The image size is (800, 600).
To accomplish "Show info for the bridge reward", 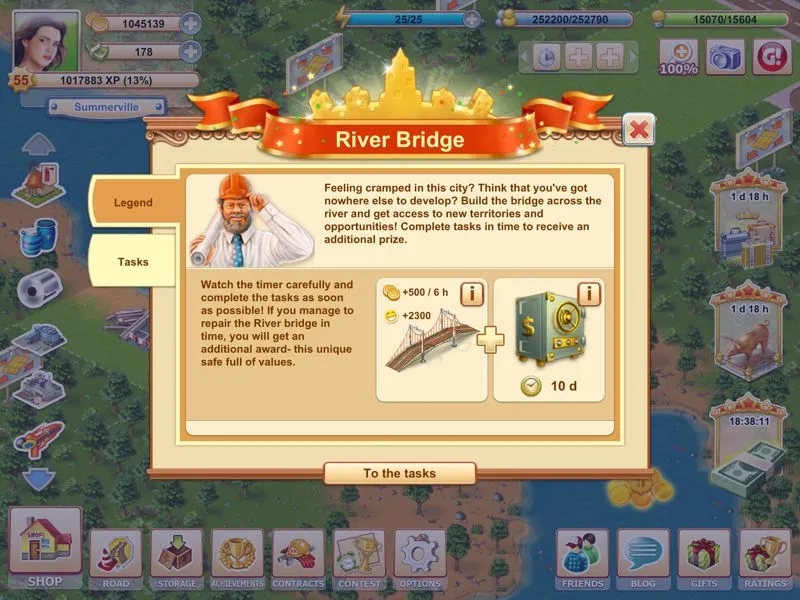I will coord(471,294).
